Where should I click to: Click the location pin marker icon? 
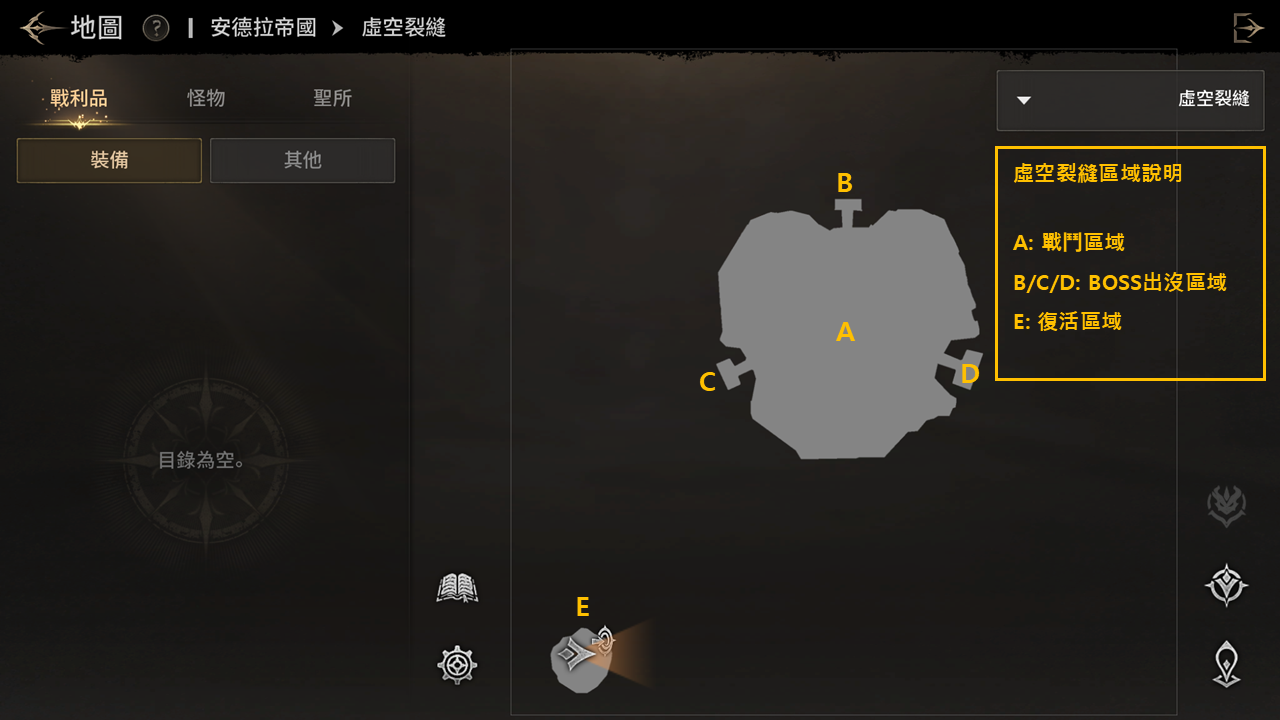click(1226, 664)
